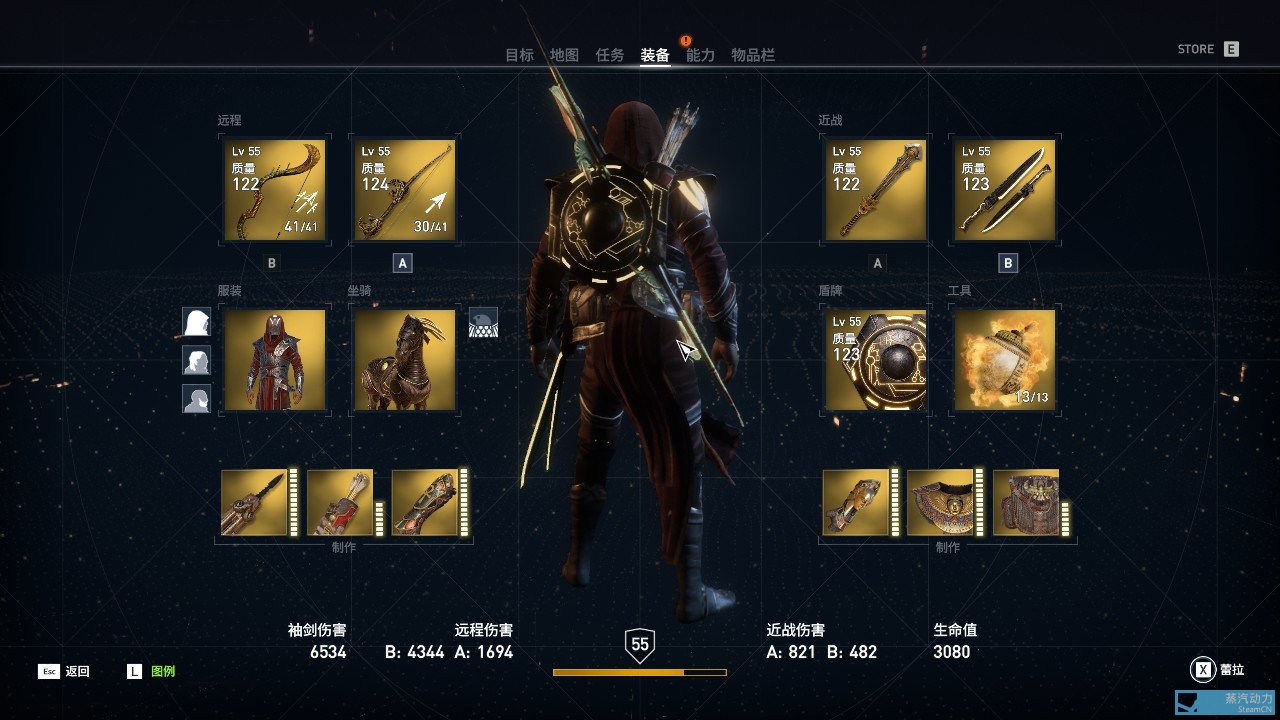Viewport: 1280px width, 720px height.
Task: Click the Senu eagle icon beside the mount
Action: tap(484, 322)
